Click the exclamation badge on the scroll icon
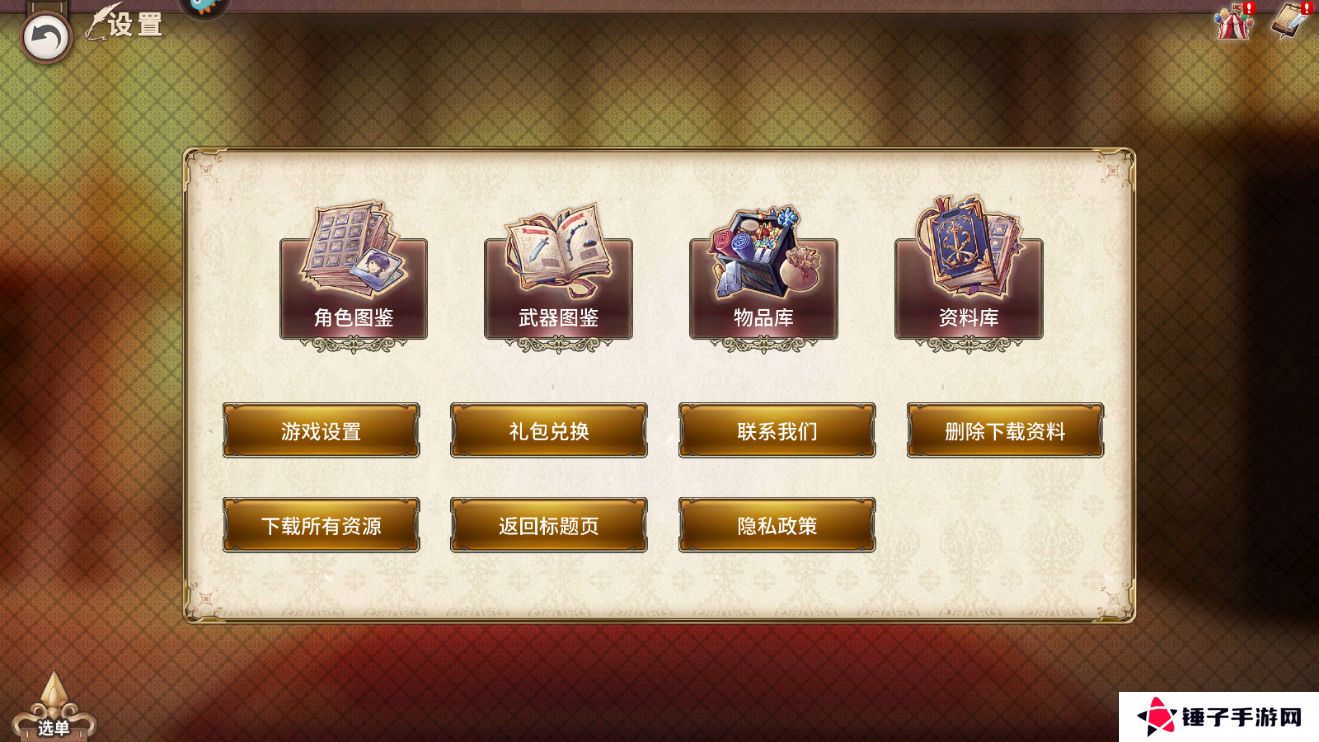 pos(1306,8)
